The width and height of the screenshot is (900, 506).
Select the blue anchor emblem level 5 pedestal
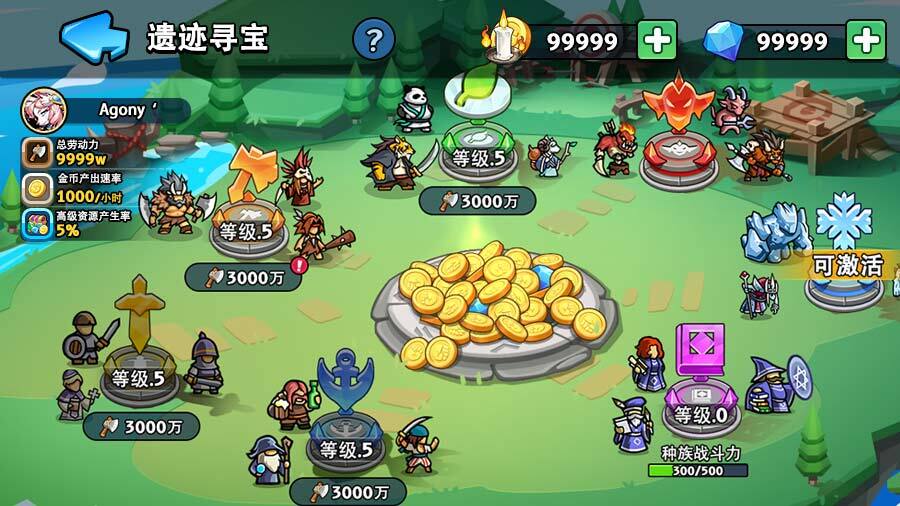(x=345, y=440)
